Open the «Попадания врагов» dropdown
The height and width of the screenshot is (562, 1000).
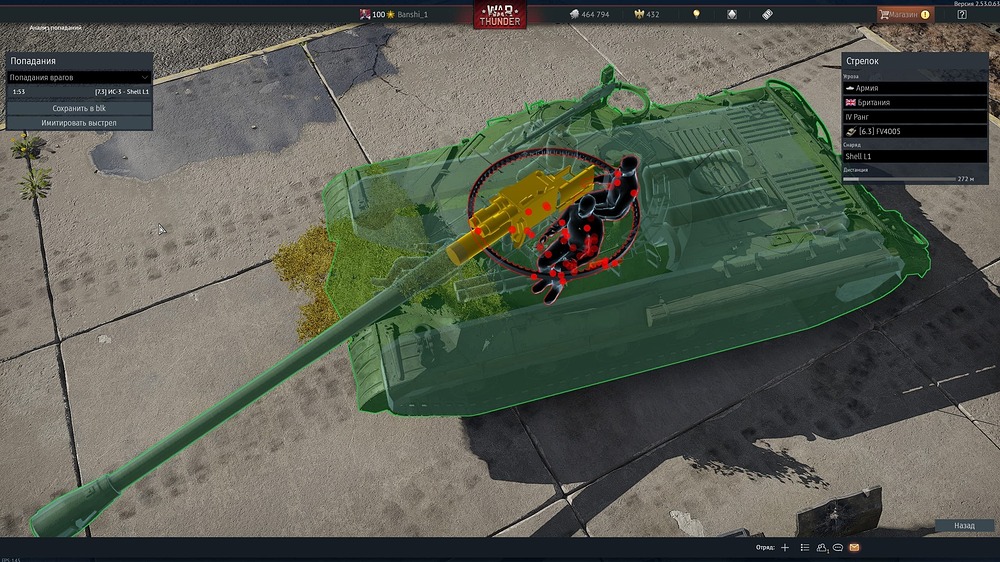coord(79,77)
